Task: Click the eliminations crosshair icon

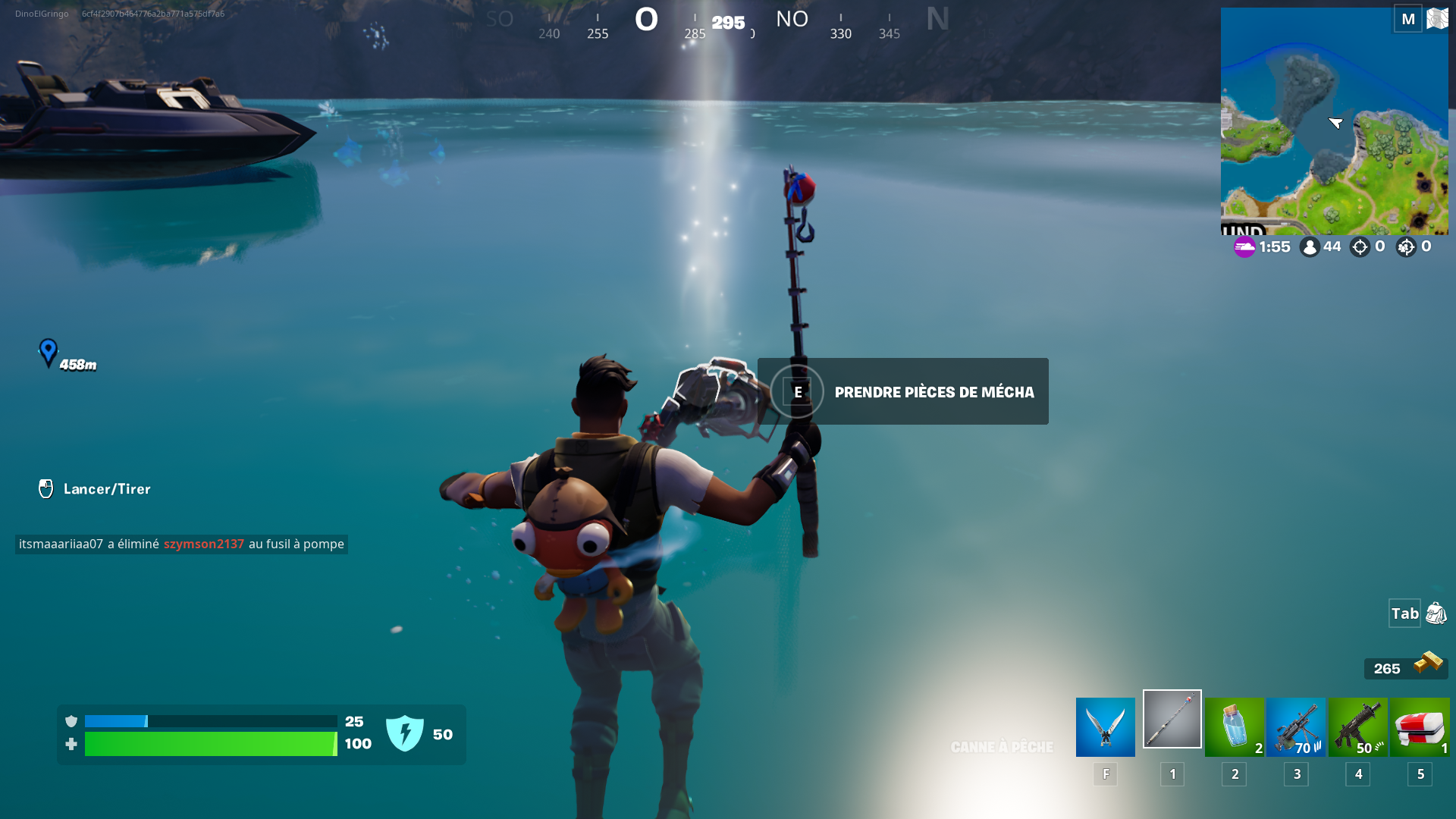Action: point(1360,246)
